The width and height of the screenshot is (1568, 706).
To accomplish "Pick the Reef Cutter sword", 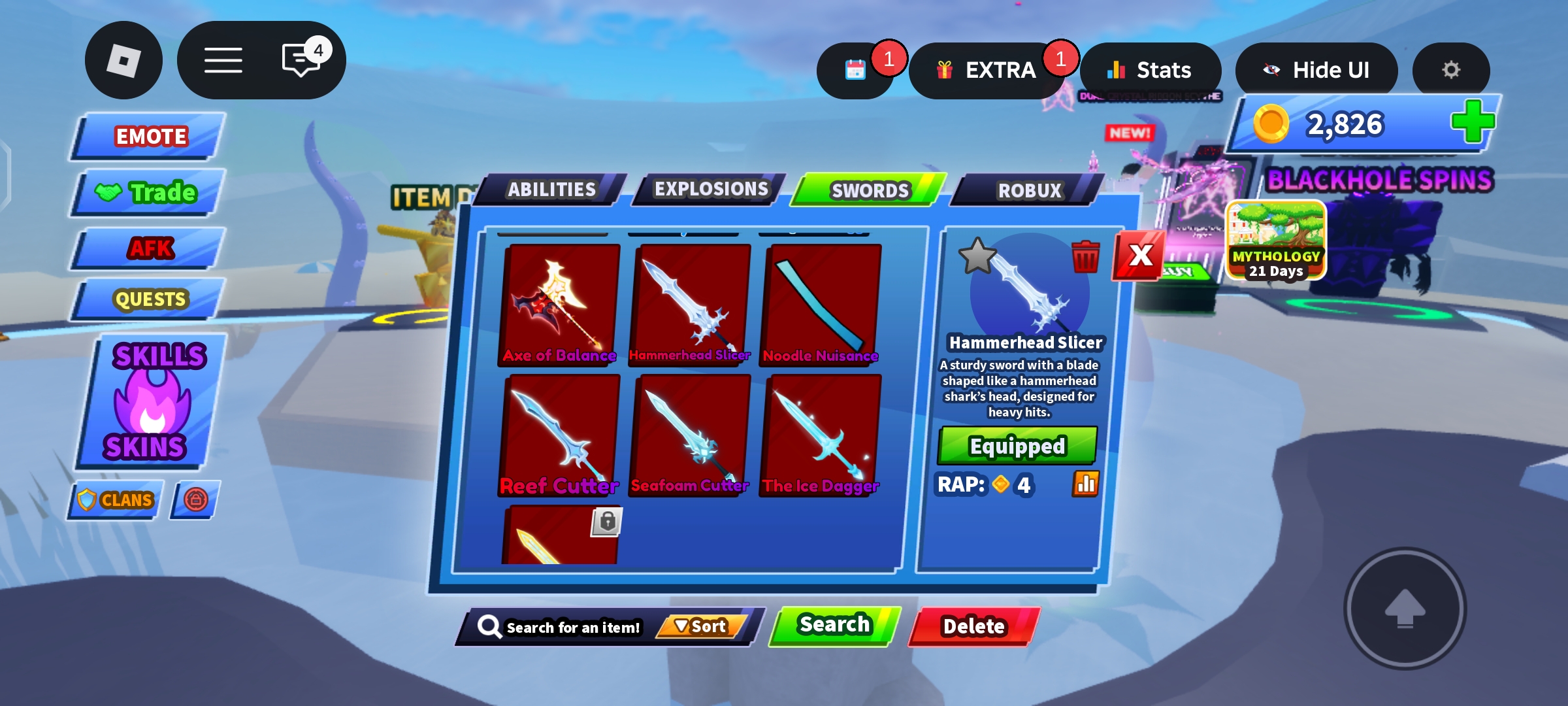I will [559, 435].
